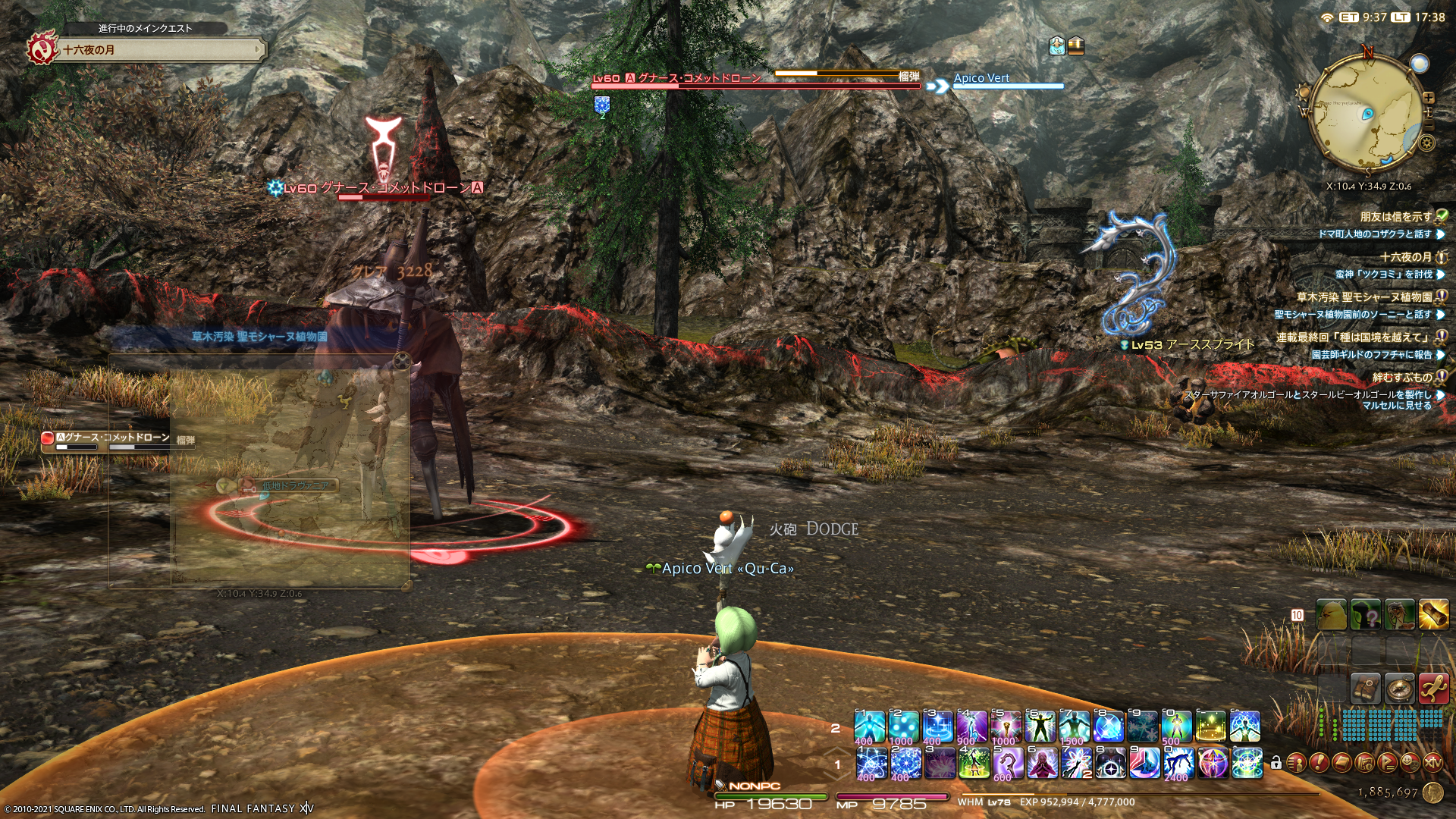Close the translucent map window
Viewport: 1456px width, 819px height.
402,361
